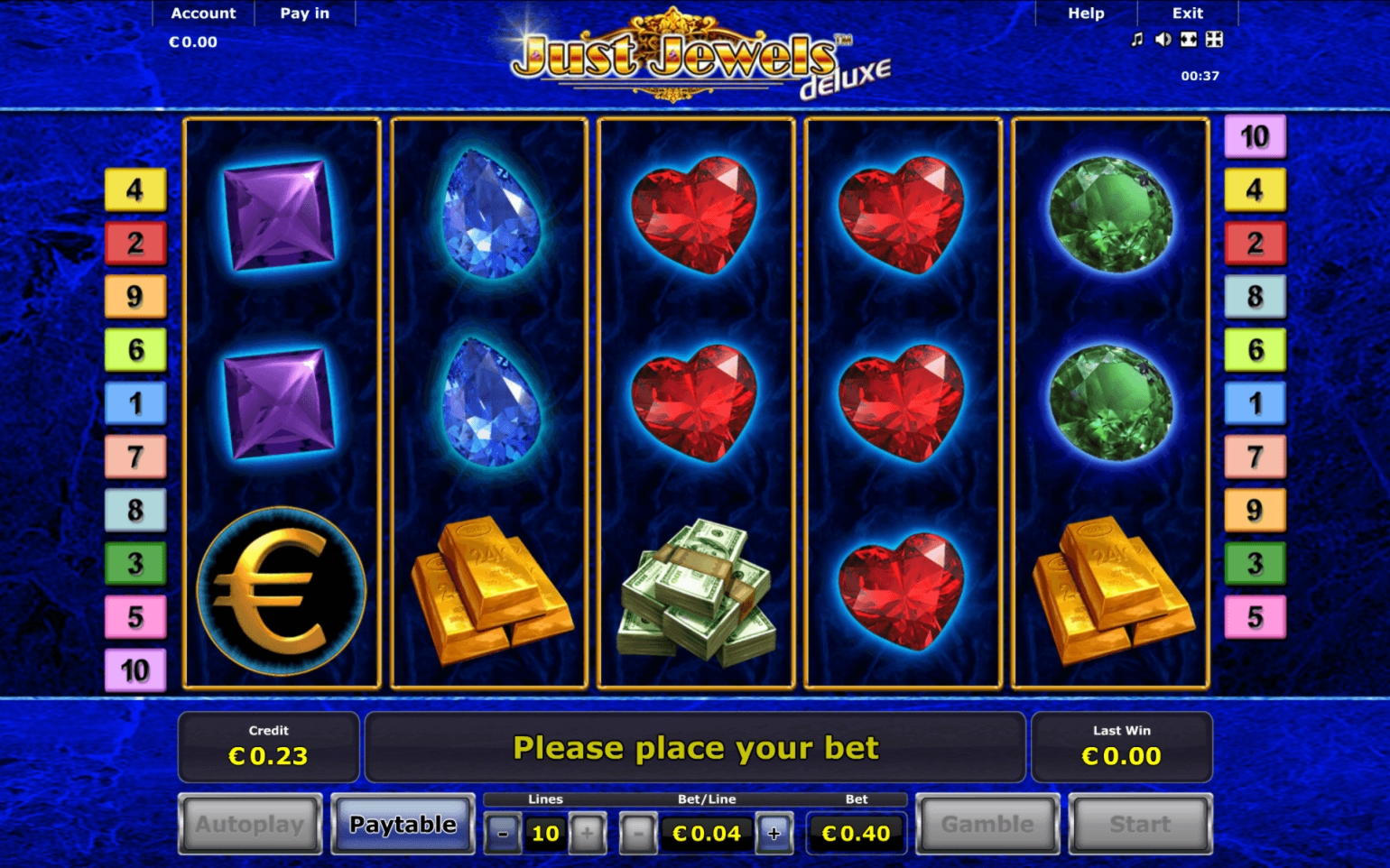Increase lines with the plus icon
The height and width of the screenshot is (868, 1390).
click(x=588, y=833)
